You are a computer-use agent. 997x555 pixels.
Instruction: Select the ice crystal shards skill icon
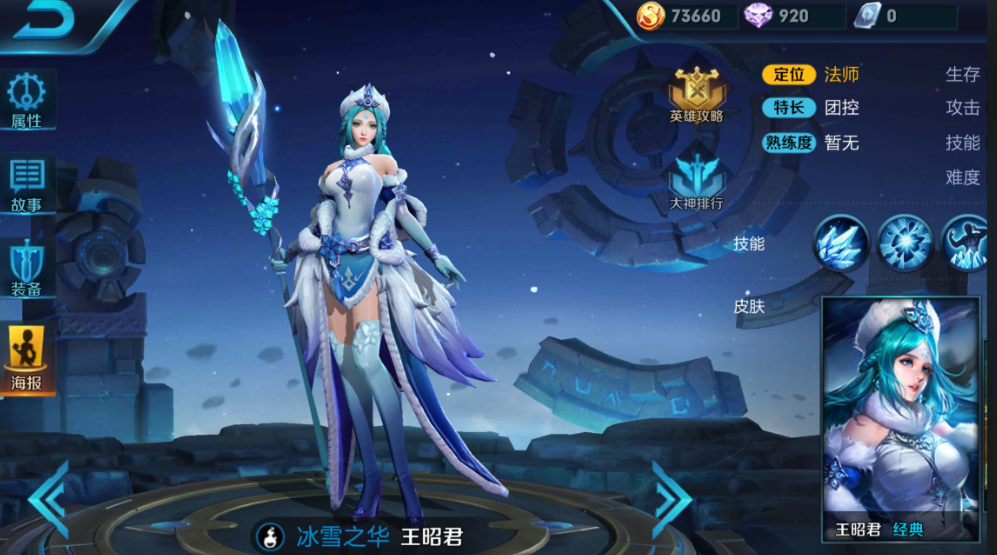[x=840, y=243]
